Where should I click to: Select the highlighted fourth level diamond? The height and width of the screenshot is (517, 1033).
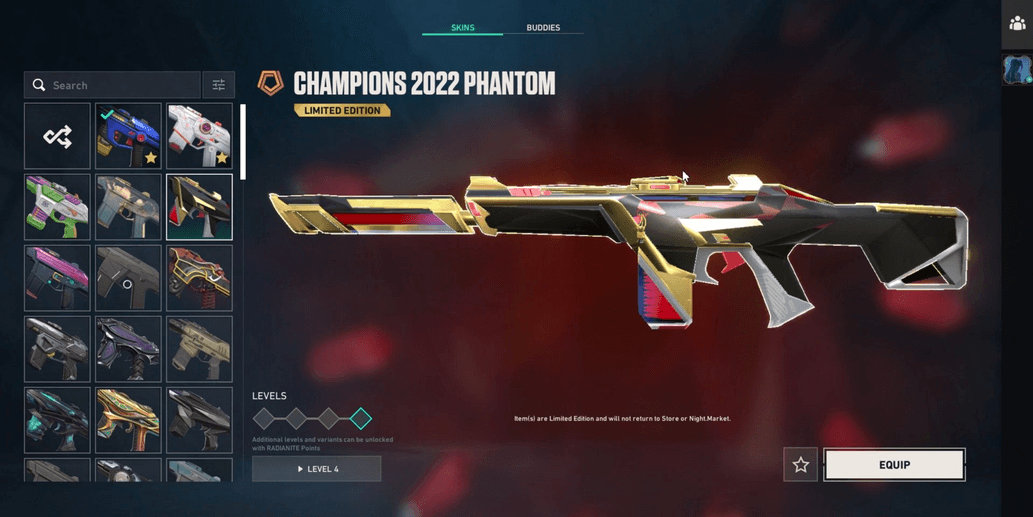tap(361, 419)
